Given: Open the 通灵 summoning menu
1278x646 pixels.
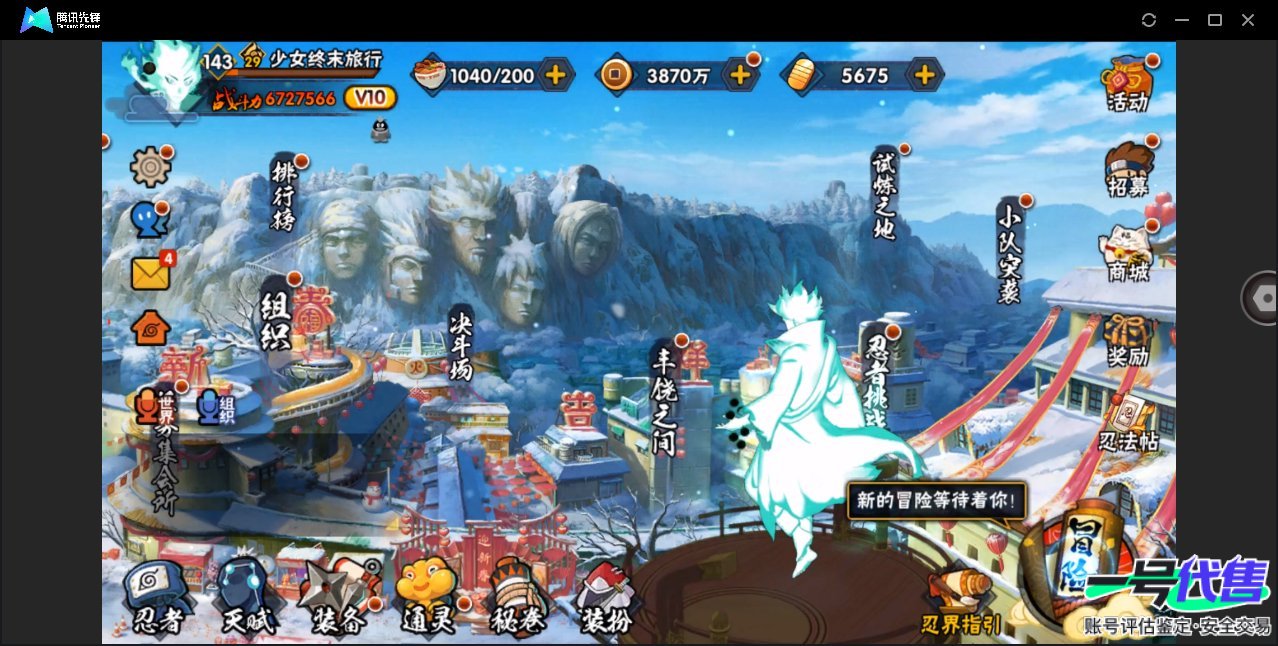Looking at the screenshot, I should pos(427,598).
